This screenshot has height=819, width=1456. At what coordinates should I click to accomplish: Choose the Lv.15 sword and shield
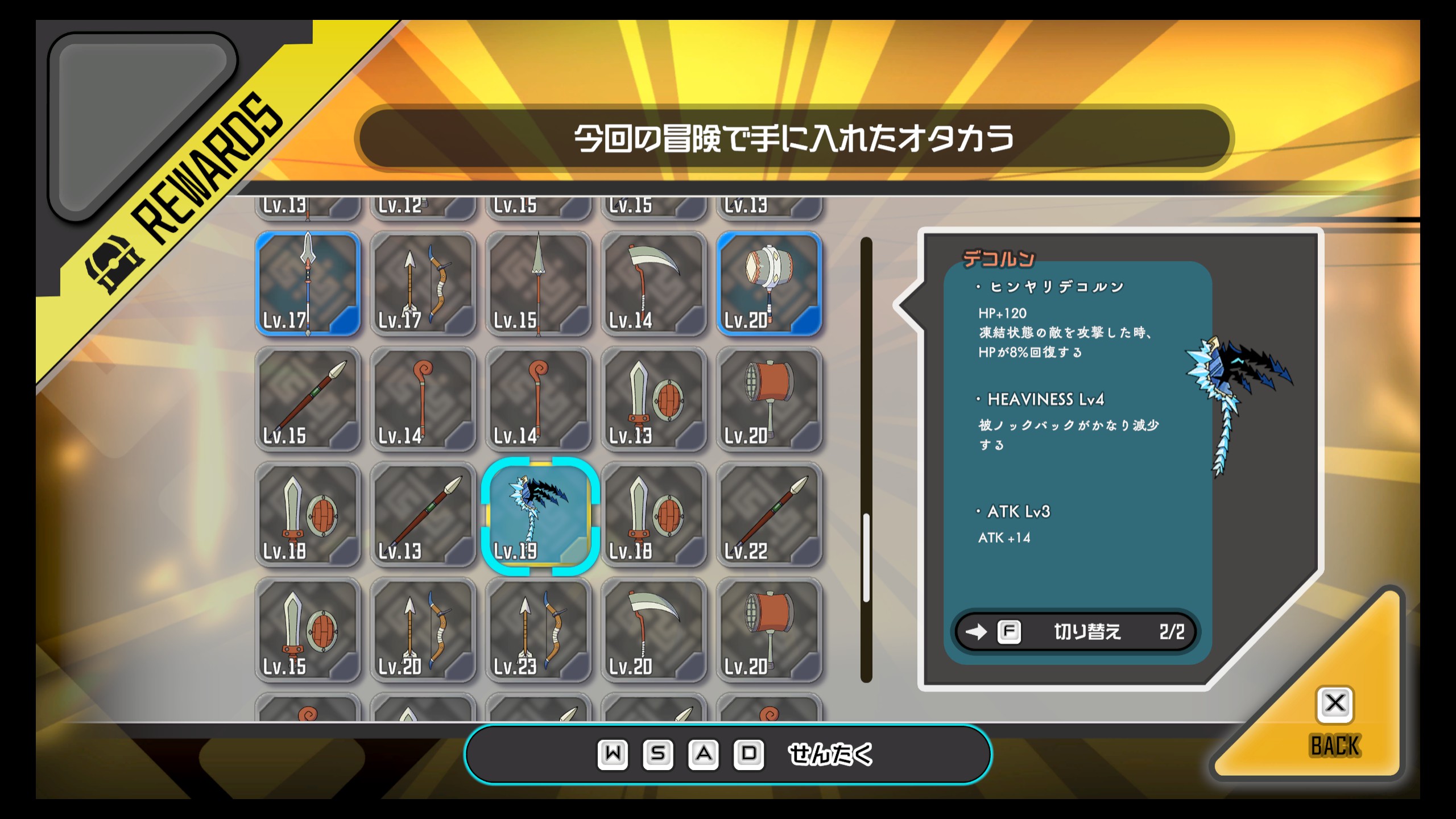tap(308, 630)
